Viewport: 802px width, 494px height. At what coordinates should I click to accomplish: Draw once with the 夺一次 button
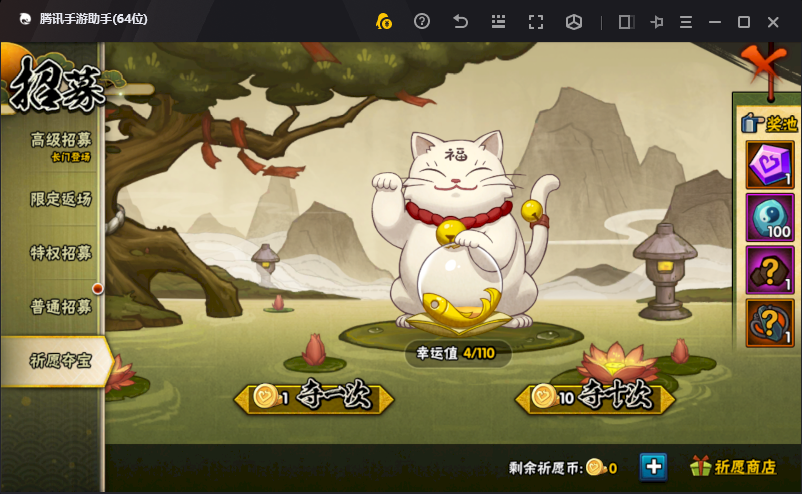(315, 397)
